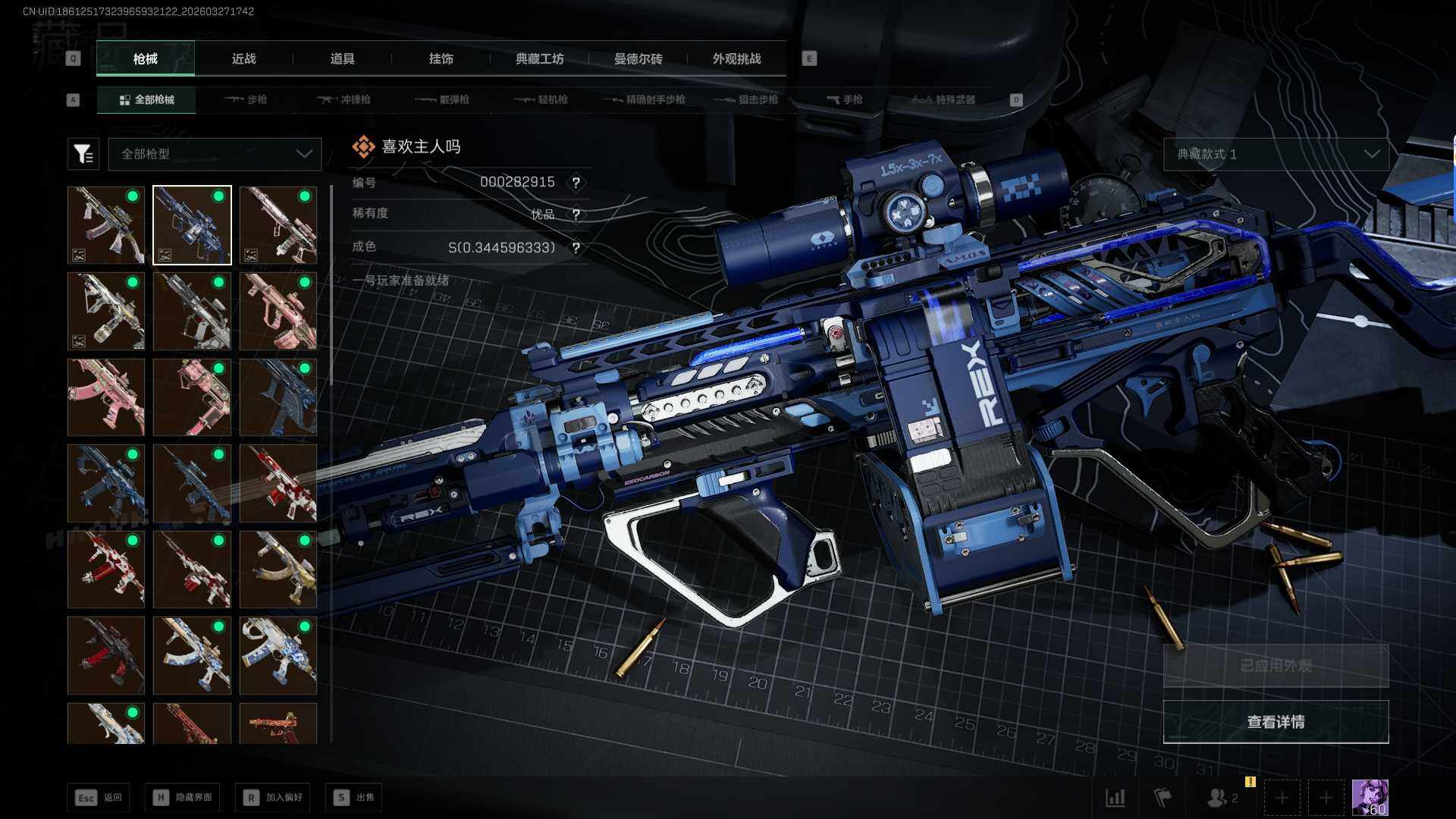Filter the list to 手枪 pistols
Image resolution: width=1456 pixels, height=819 pixels.
coord(845,99)
